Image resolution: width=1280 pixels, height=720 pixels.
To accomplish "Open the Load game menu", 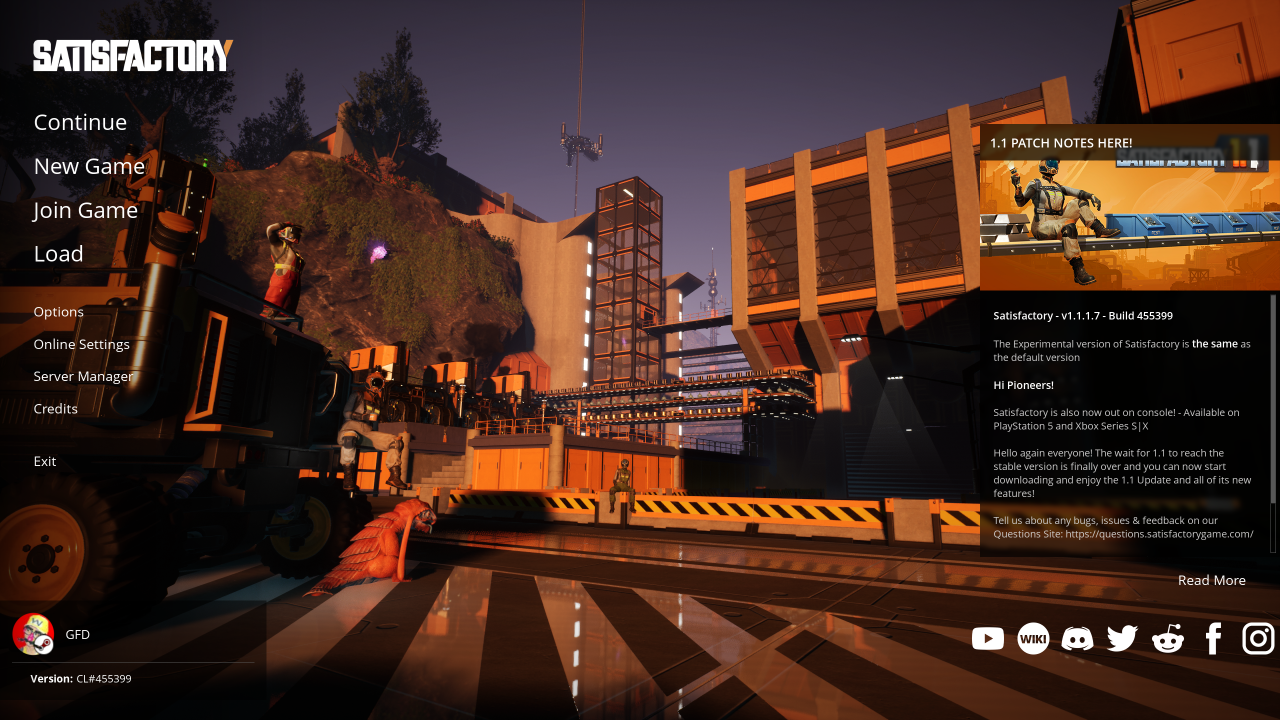I will tap(58, 254).
